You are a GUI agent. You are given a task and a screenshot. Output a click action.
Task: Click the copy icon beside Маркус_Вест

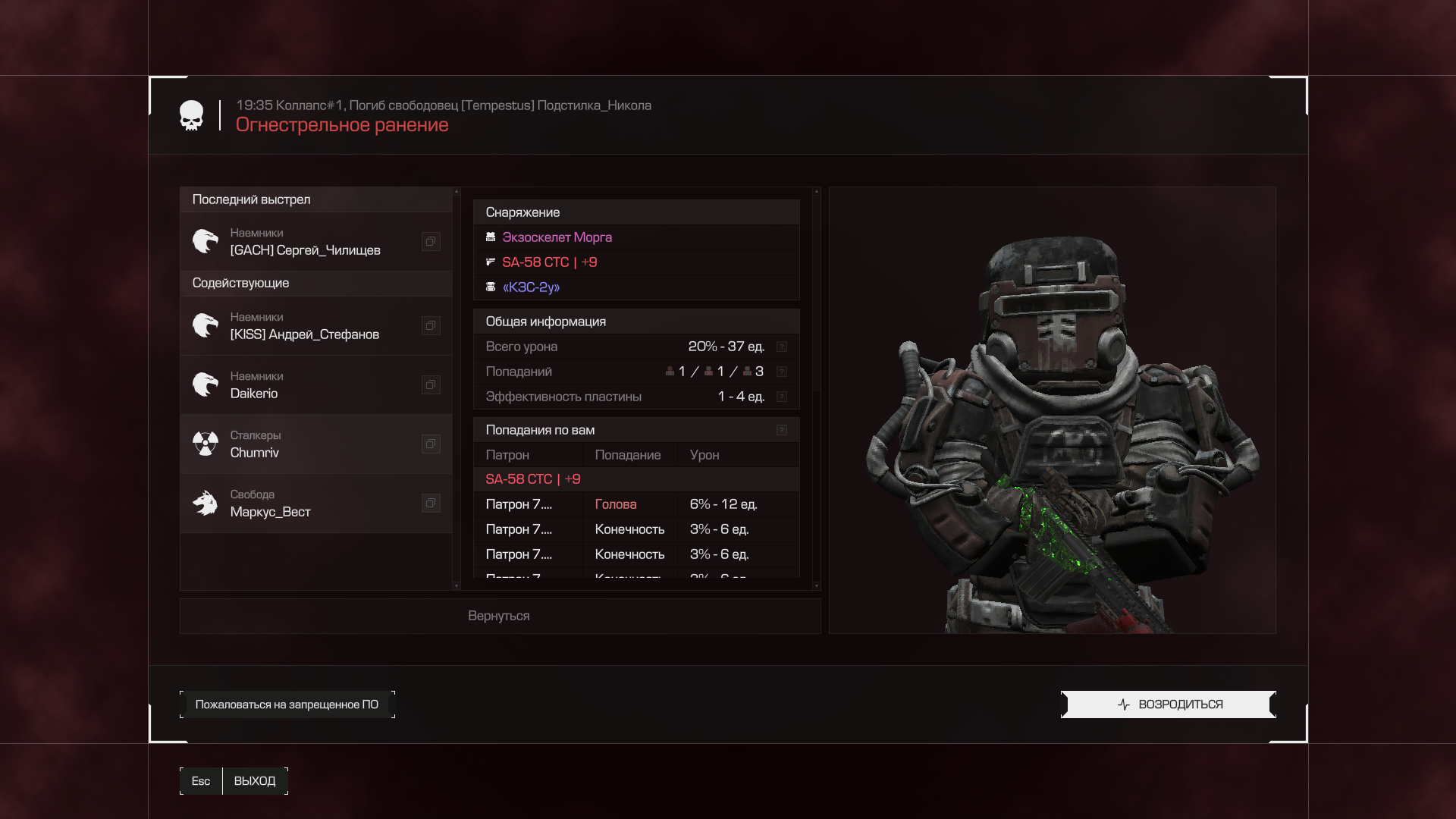[x=431, y=504]
